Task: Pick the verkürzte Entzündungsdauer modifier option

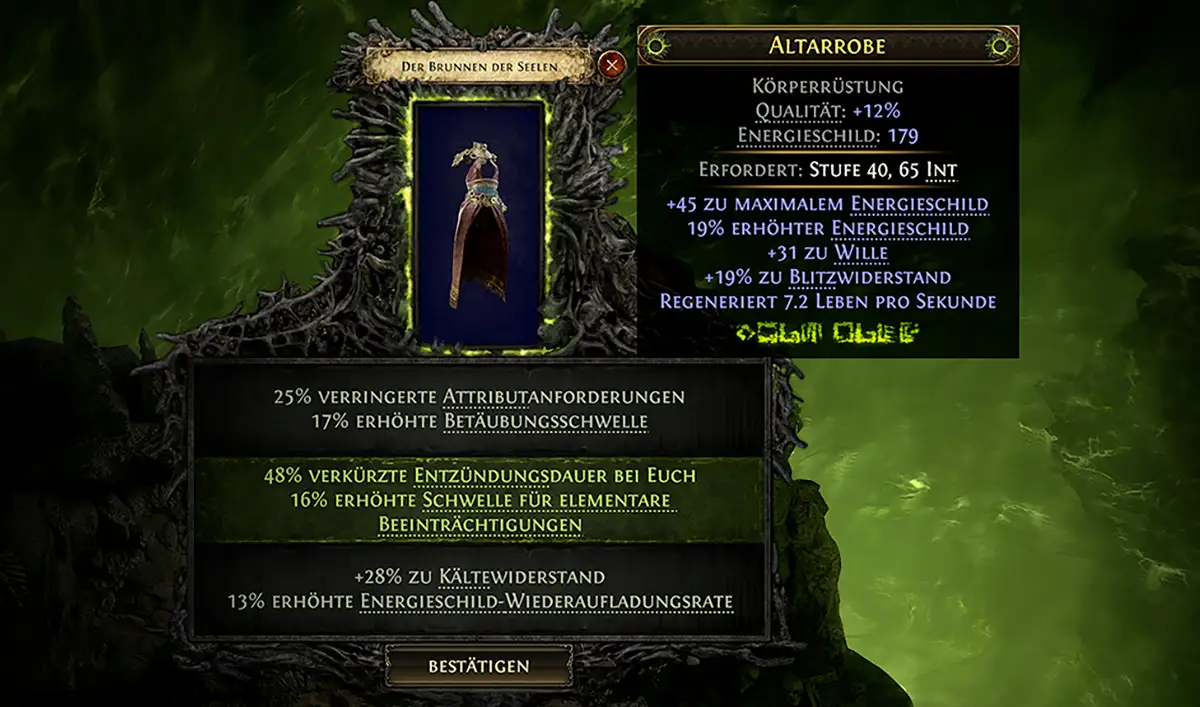Action: [x=479, y=499]
